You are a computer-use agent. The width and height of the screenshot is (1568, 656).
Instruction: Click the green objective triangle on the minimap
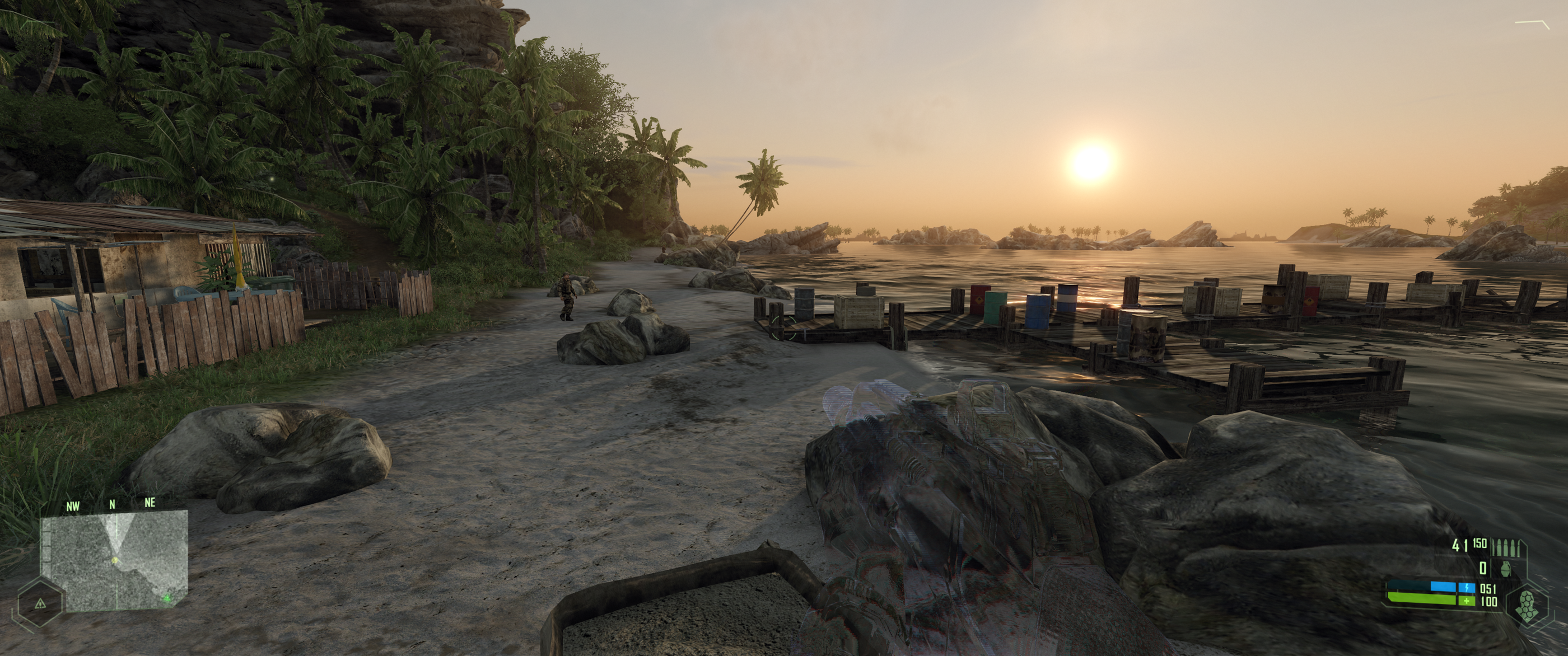point(167,599)
